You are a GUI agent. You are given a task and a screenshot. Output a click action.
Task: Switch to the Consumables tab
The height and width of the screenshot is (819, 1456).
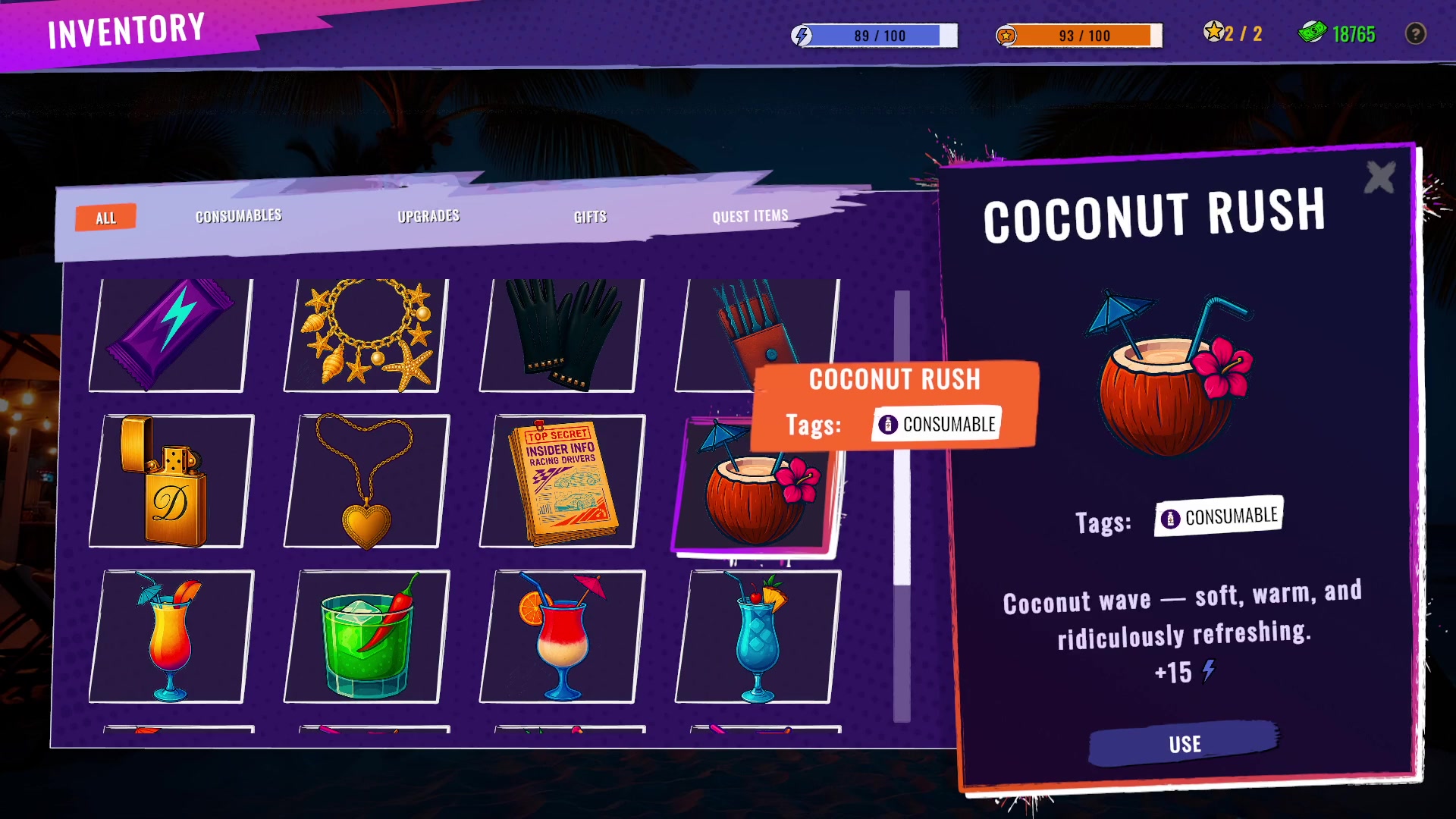[x=238, y=216]
